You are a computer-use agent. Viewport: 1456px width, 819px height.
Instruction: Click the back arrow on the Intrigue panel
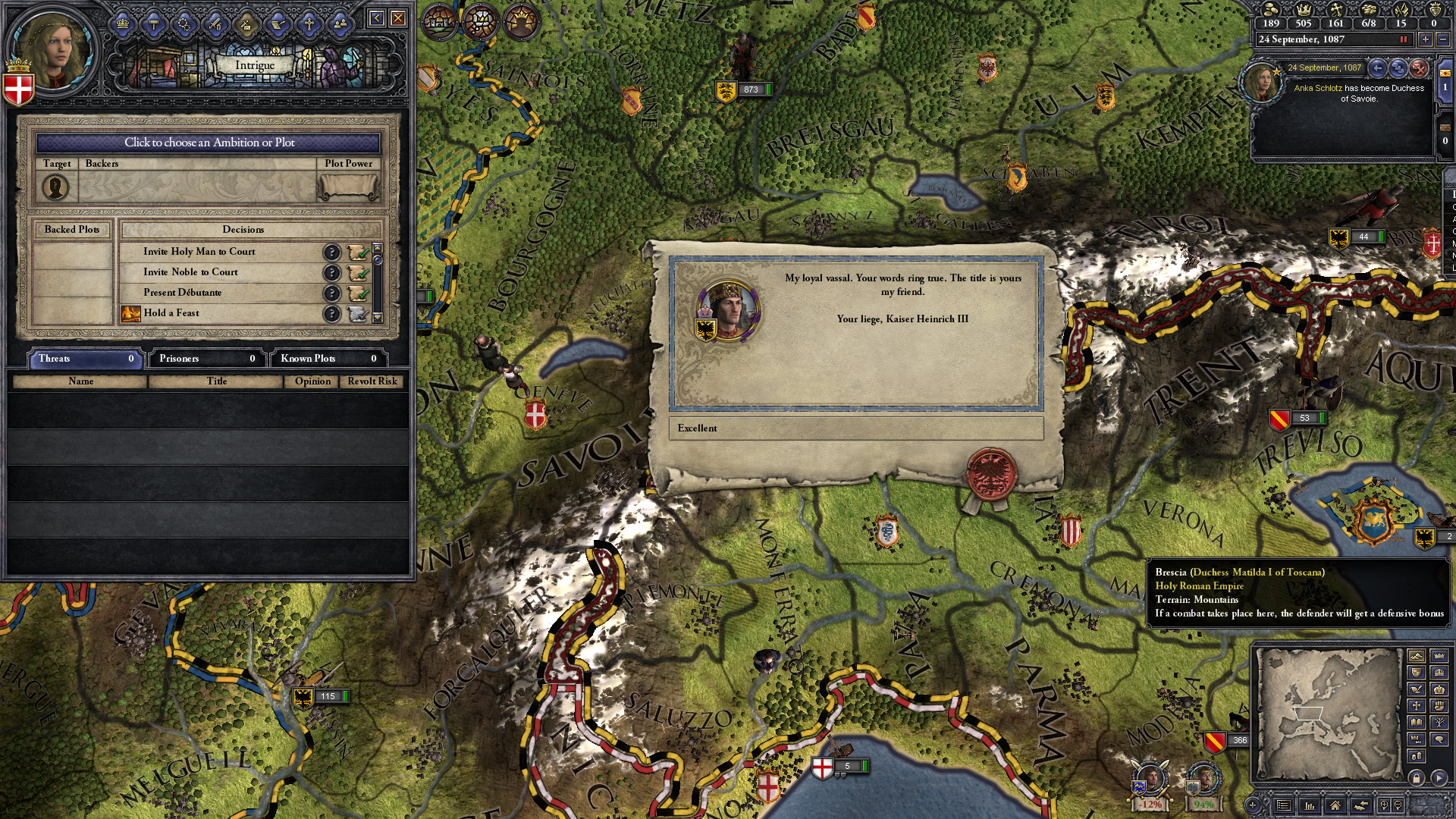tap(376, 18)
